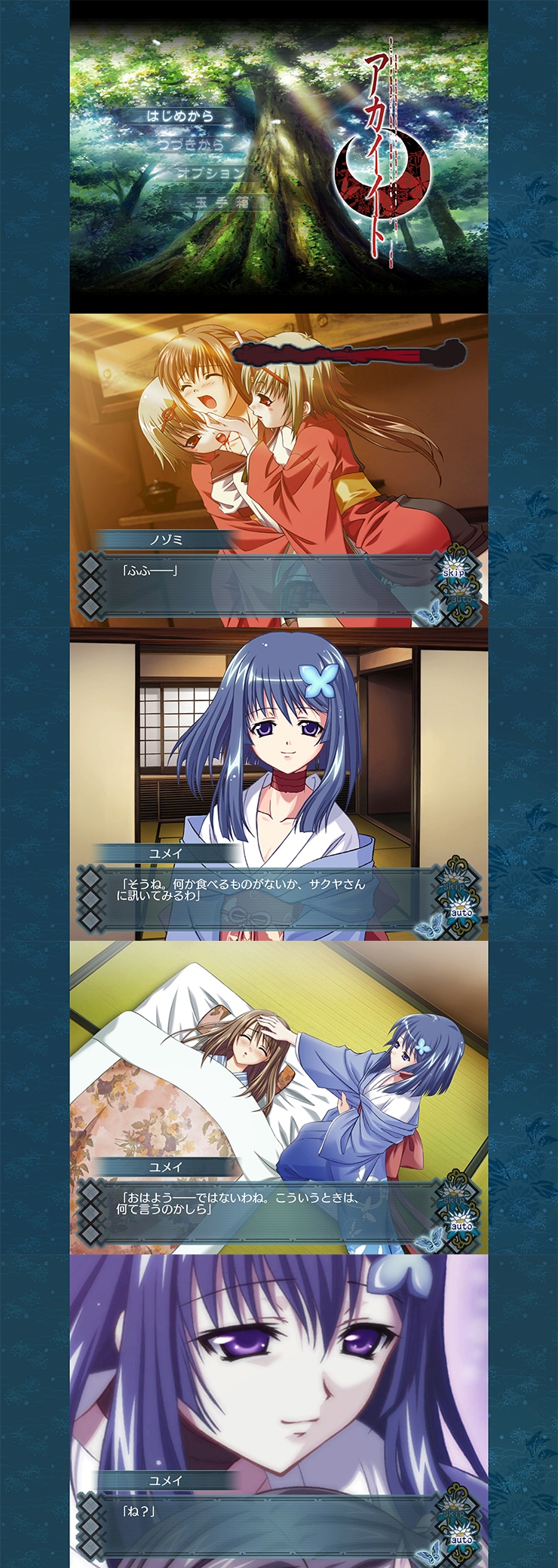Choose つづきから to continue
Image resolution: width=558 pixels, height=1568 pixels.
192,144
